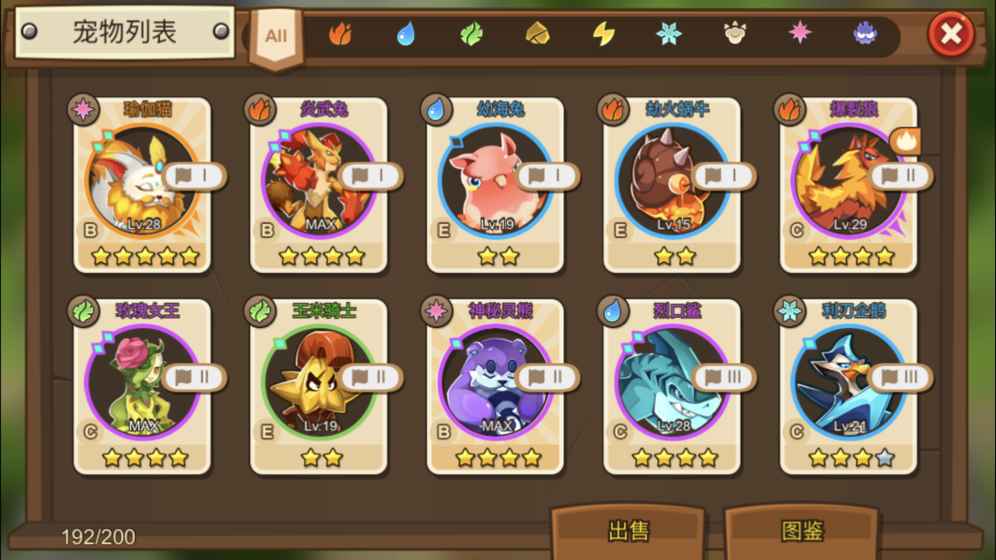Show only green leaf element pets

[471, 35]
